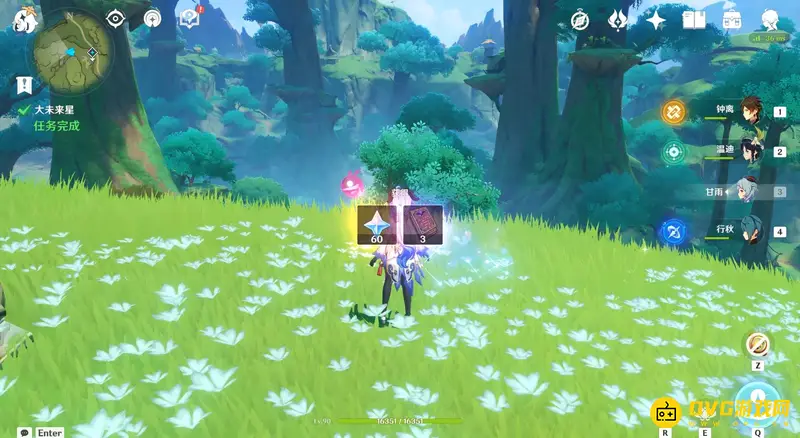Open the character profile head icon
This screenshot has height=438, width=800.
(x=771, y=20)
